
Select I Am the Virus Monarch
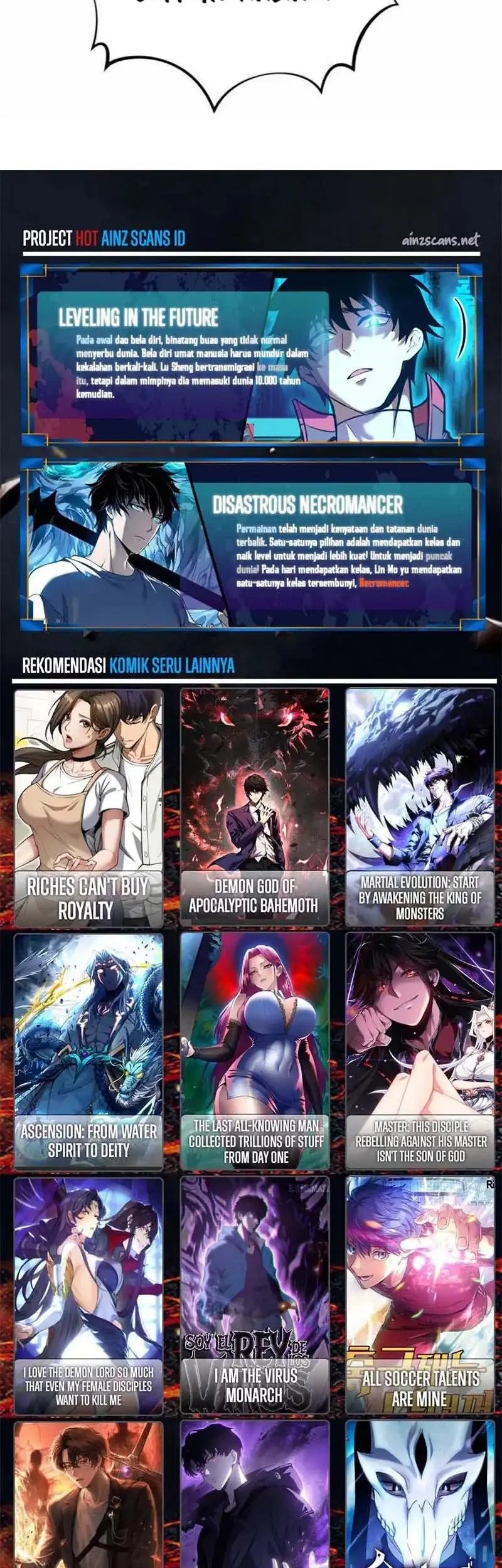point(254,1295)
